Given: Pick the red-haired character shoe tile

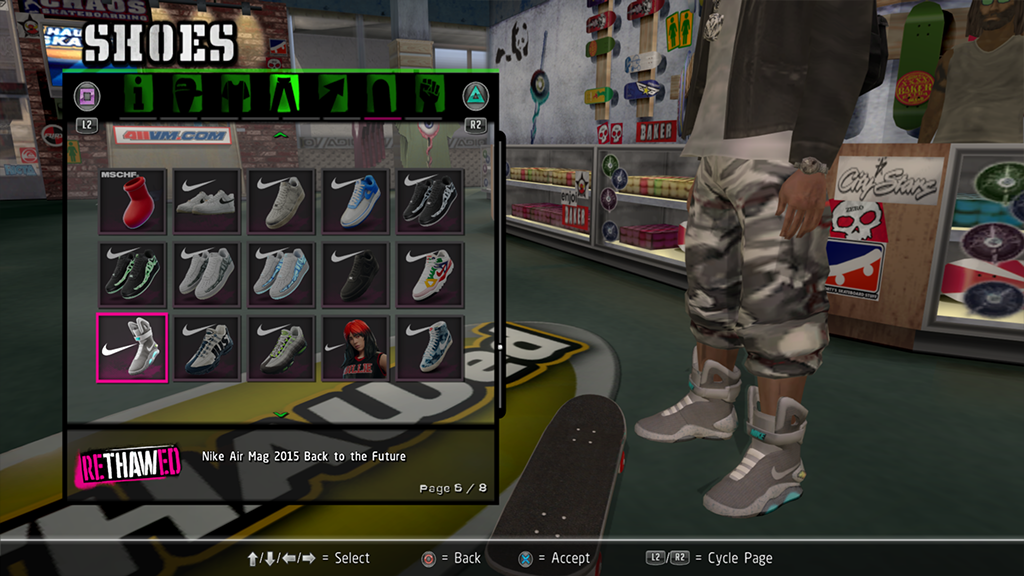Looking at the screenshot, I should (x=355, y=347).
